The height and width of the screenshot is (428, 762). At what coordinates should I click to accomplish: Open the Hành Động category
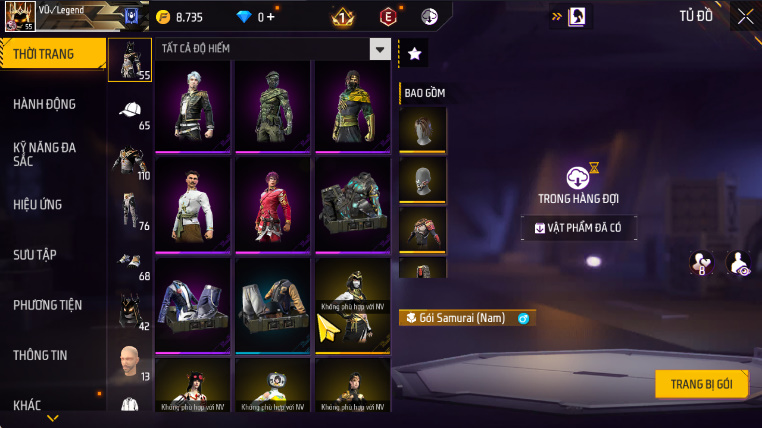tap(45, 104)
